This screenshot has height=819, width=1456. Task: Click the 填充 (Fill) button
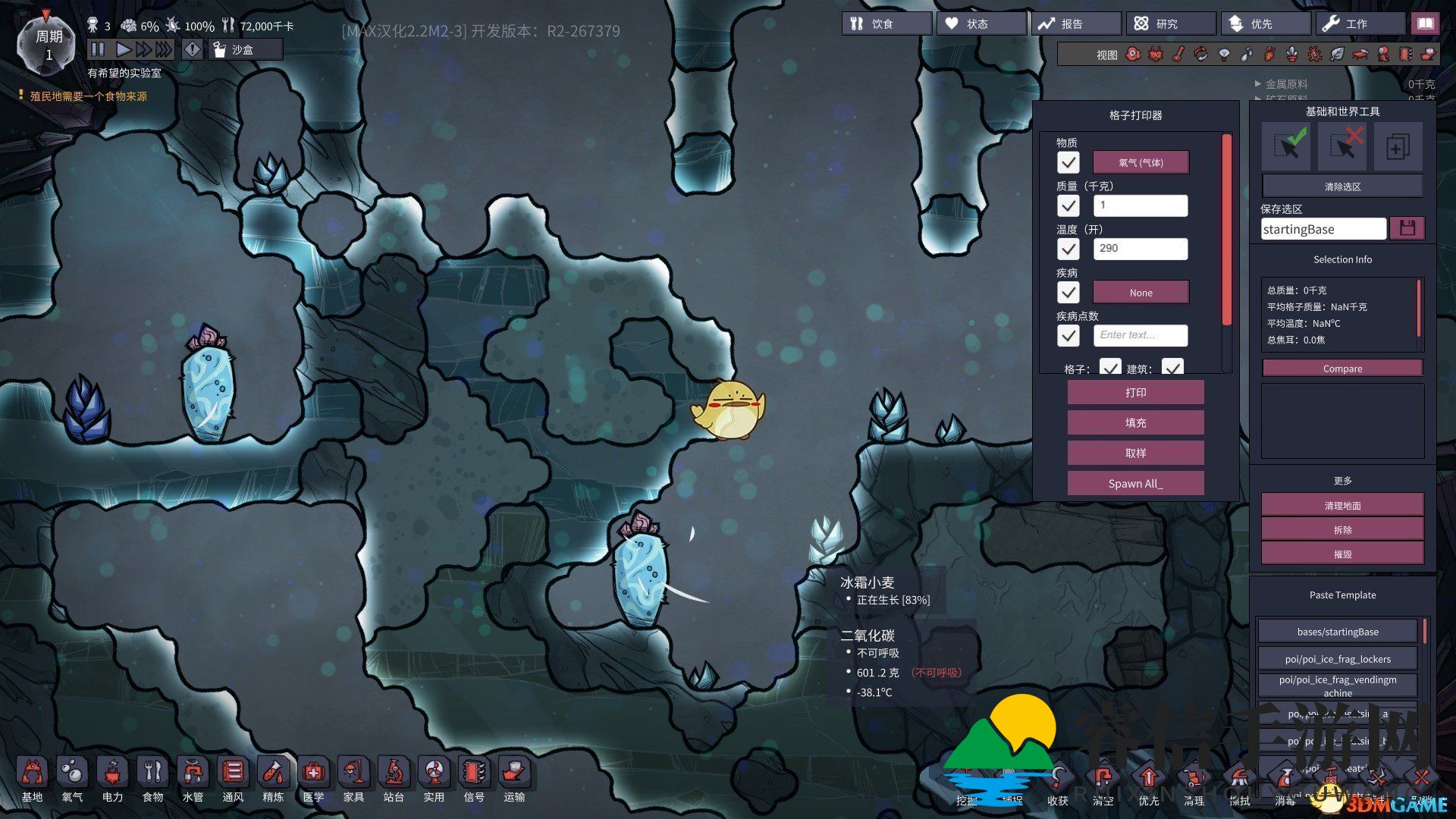(1135, 422)
